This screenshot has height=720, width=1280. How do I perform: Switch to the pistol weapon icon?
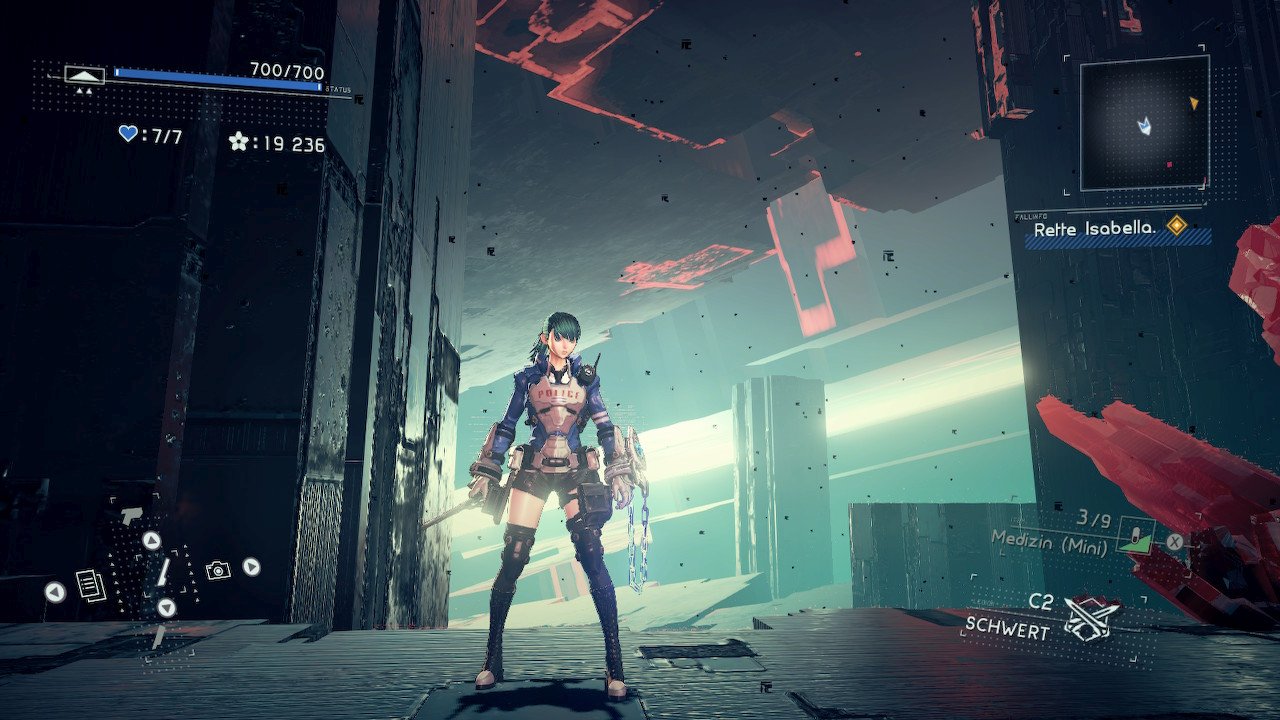tap(131, 516)
